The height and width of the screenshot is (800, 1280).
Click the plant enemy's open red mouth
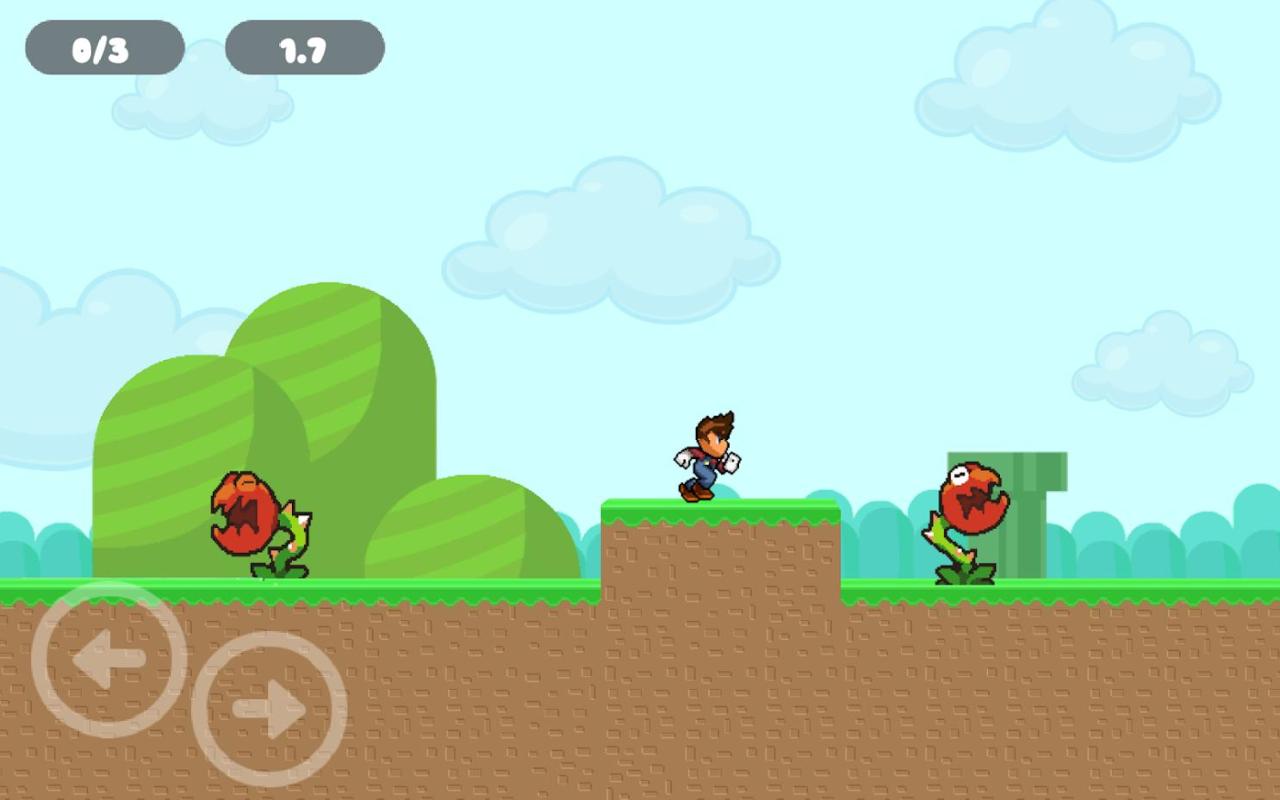tap(245, 515)
